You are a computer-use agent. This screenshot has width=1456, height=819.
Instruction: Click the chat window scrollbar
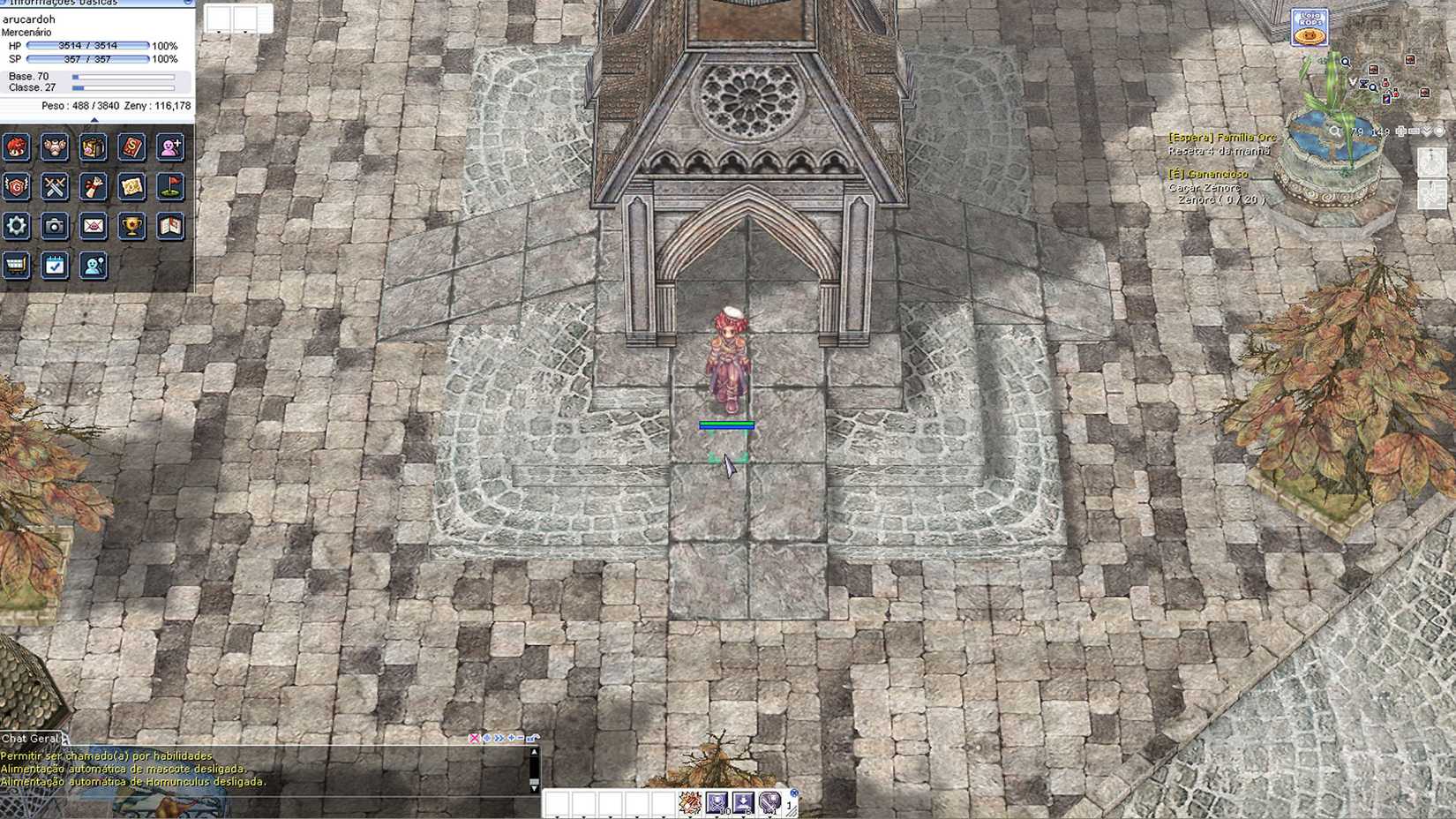coord(535,779)
